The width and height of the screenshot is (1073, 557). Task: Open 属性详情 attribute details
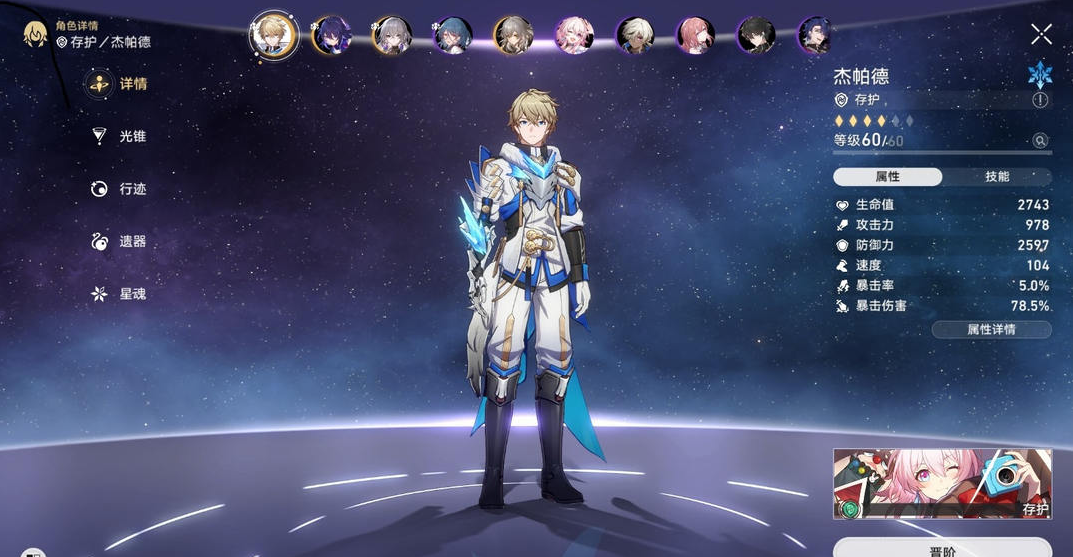991,330
